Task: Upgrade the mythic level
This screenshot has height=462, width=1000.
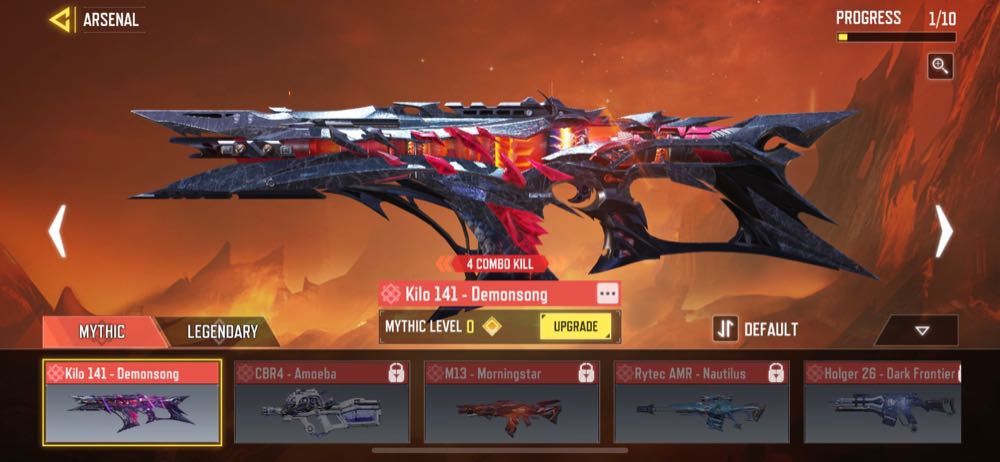Action: coord(575,326)
